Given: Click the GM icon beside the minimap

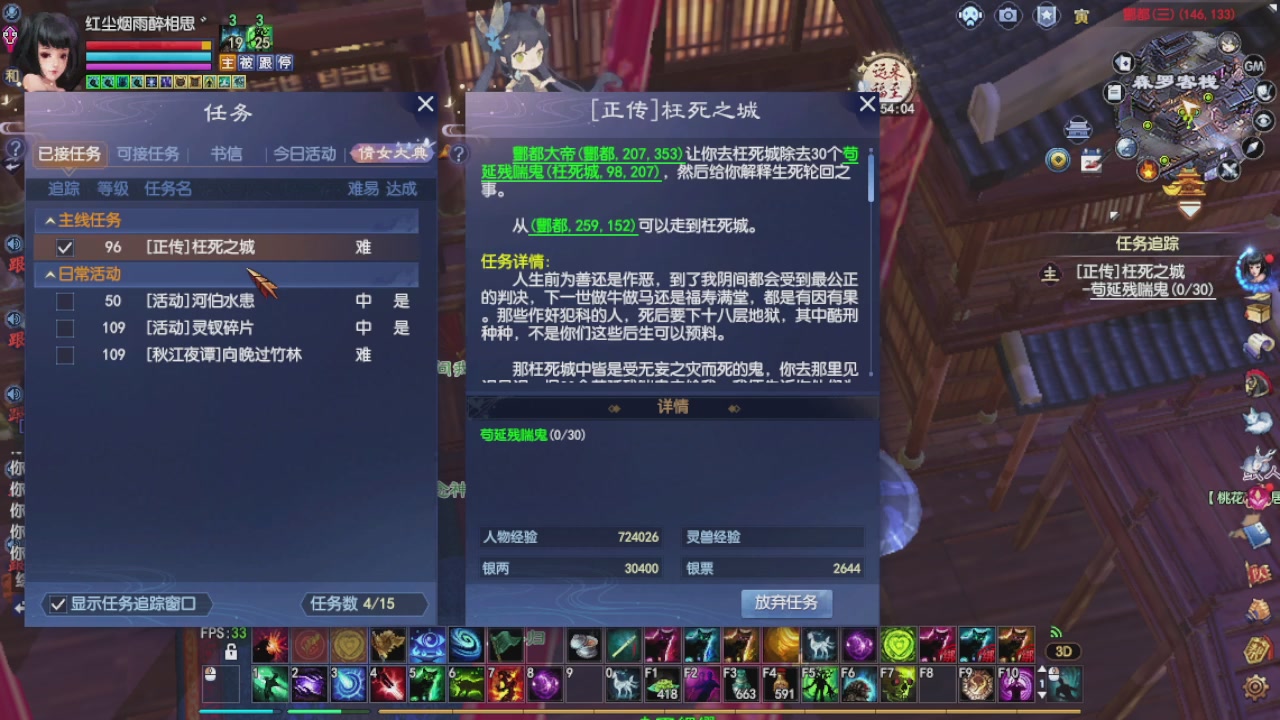Looking at the screenshot, I should 1253,66.
